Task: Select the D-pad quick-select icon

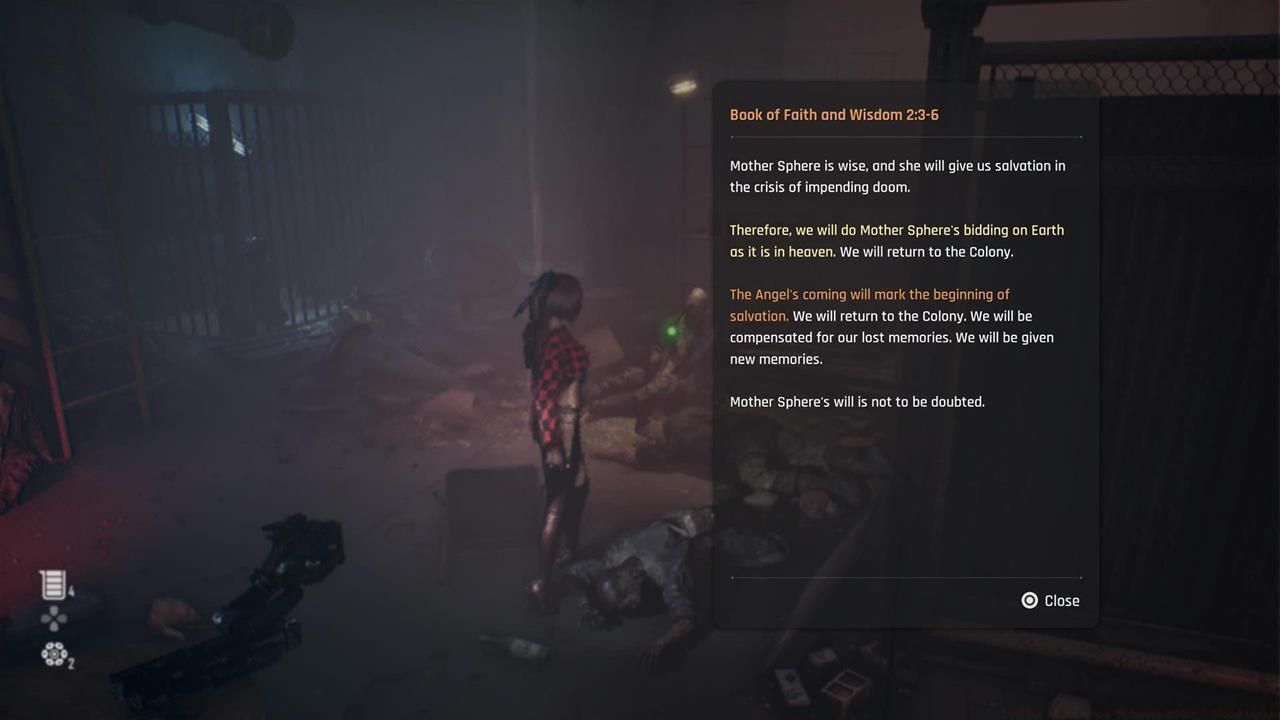Action: 53,618
